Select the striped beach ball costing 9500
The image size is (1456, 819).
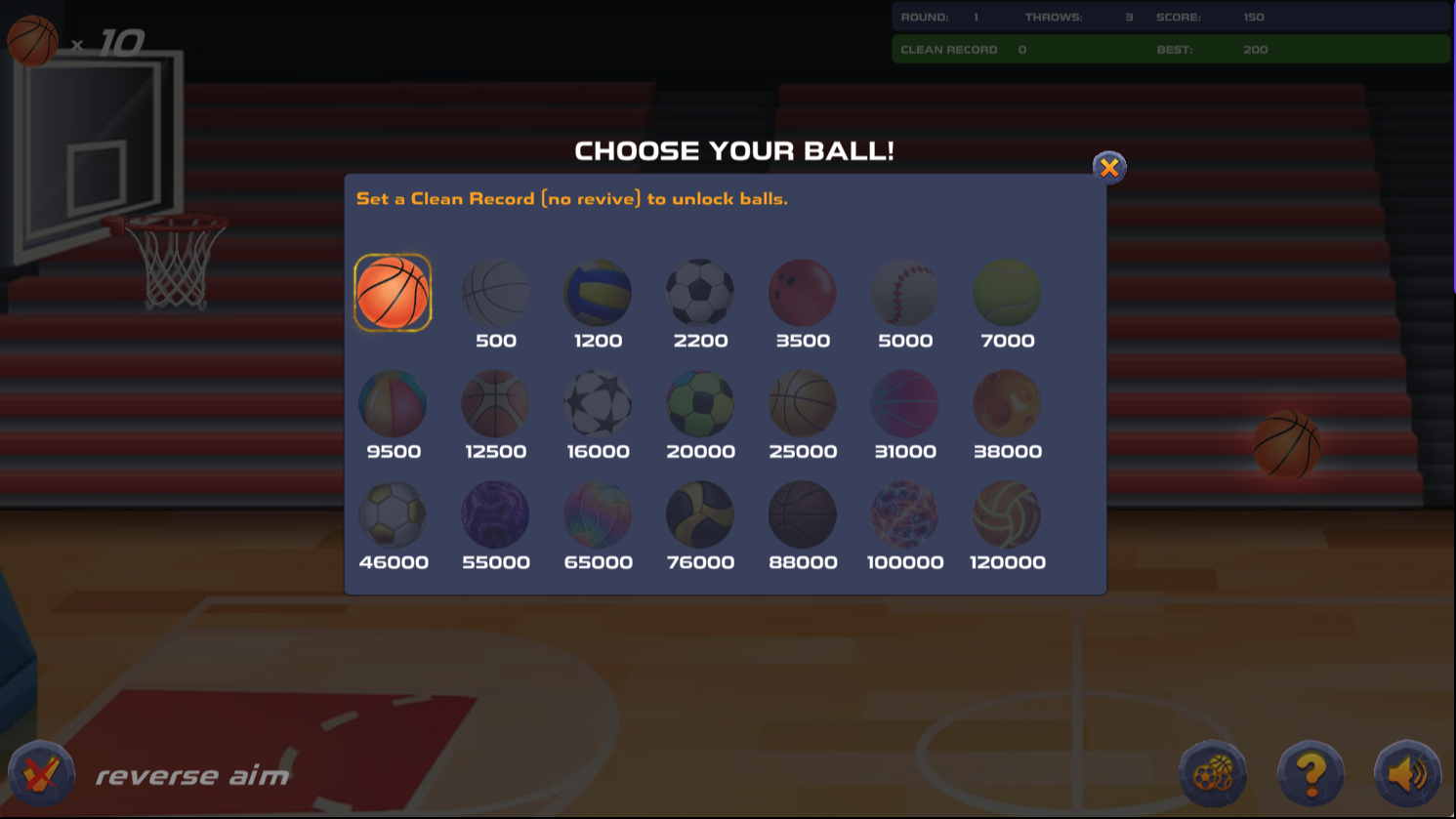coord(393,402)
